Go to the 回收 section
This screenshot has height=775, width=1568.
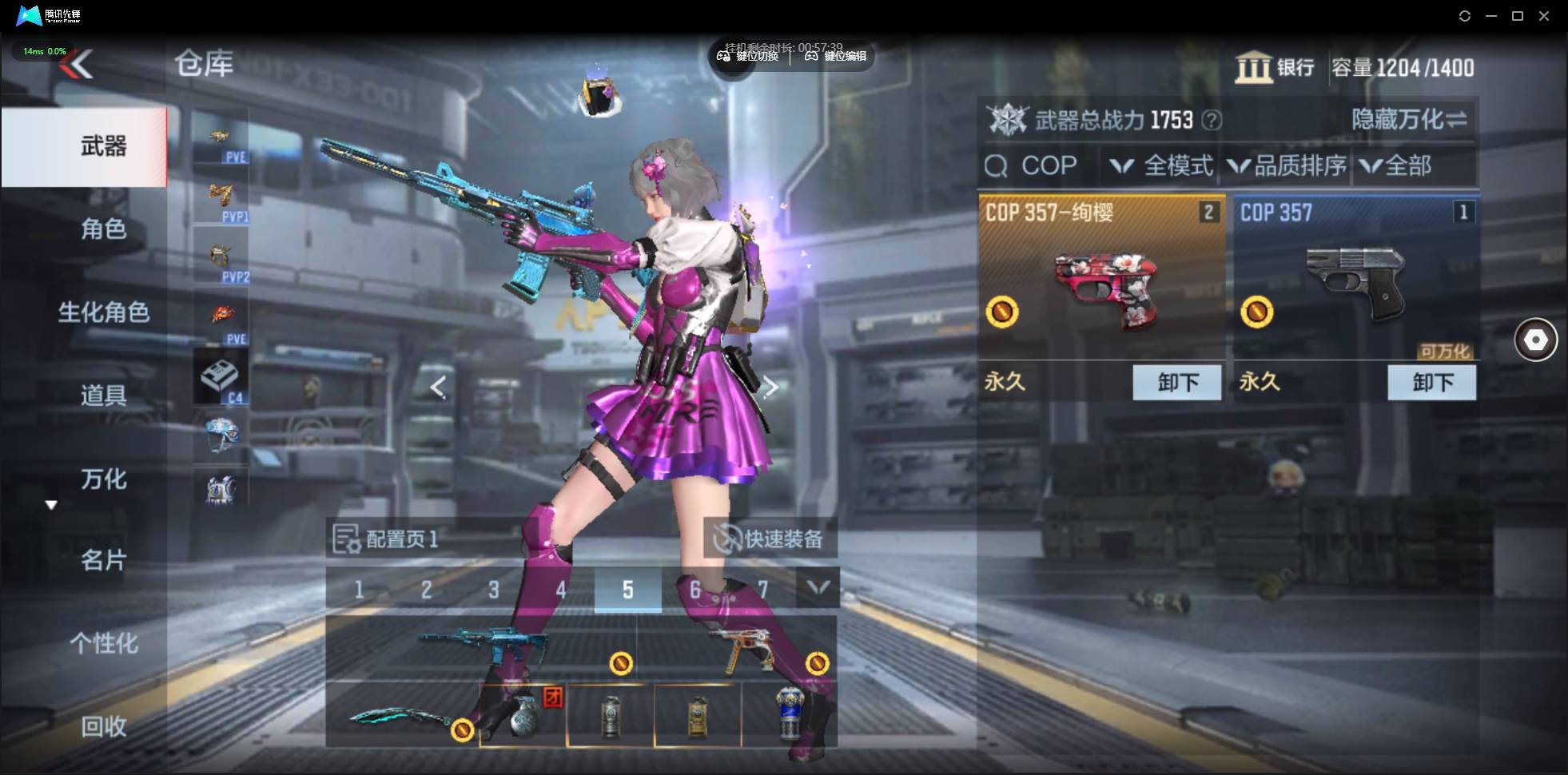point(103,726)
